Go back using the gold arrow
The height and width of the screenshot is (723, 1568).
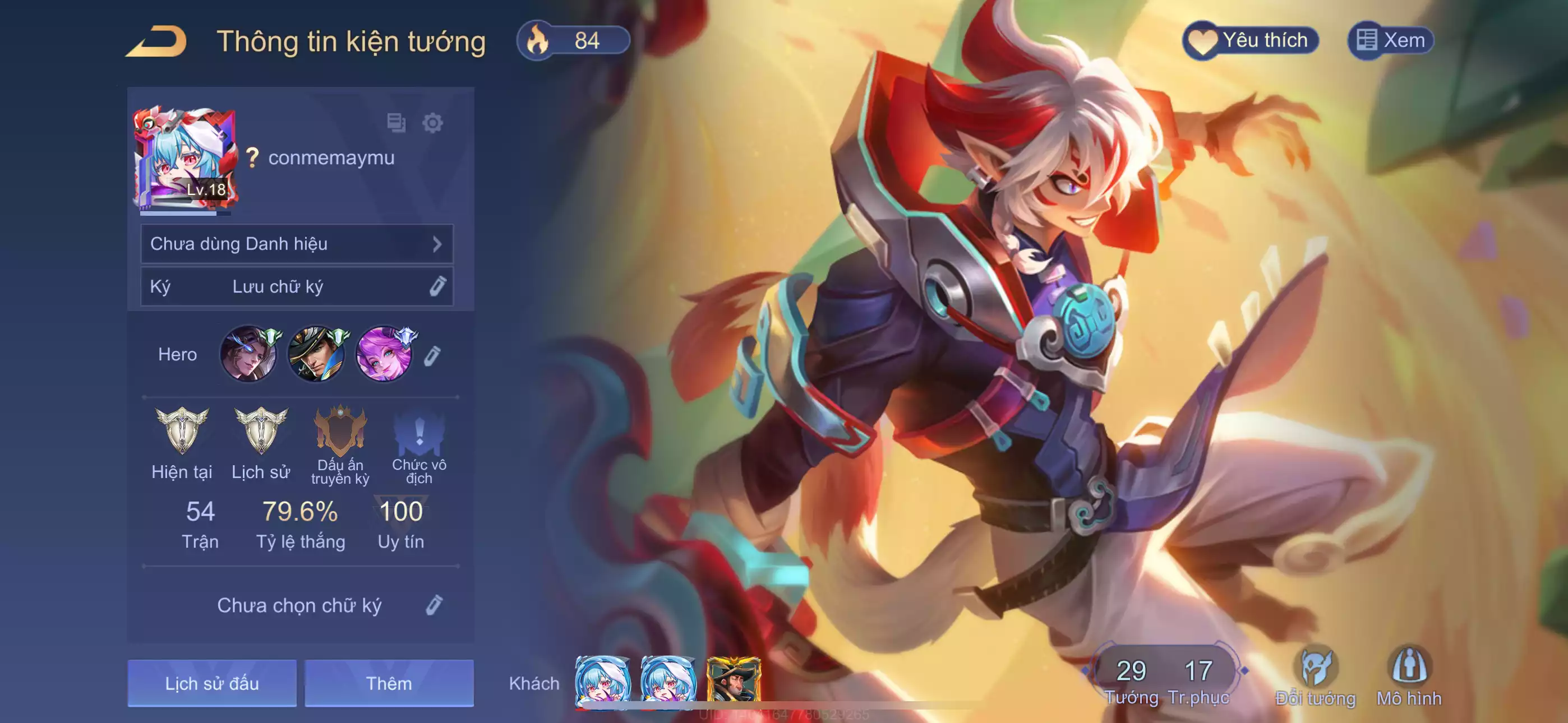pyautogui.click(x=157, y=41)
